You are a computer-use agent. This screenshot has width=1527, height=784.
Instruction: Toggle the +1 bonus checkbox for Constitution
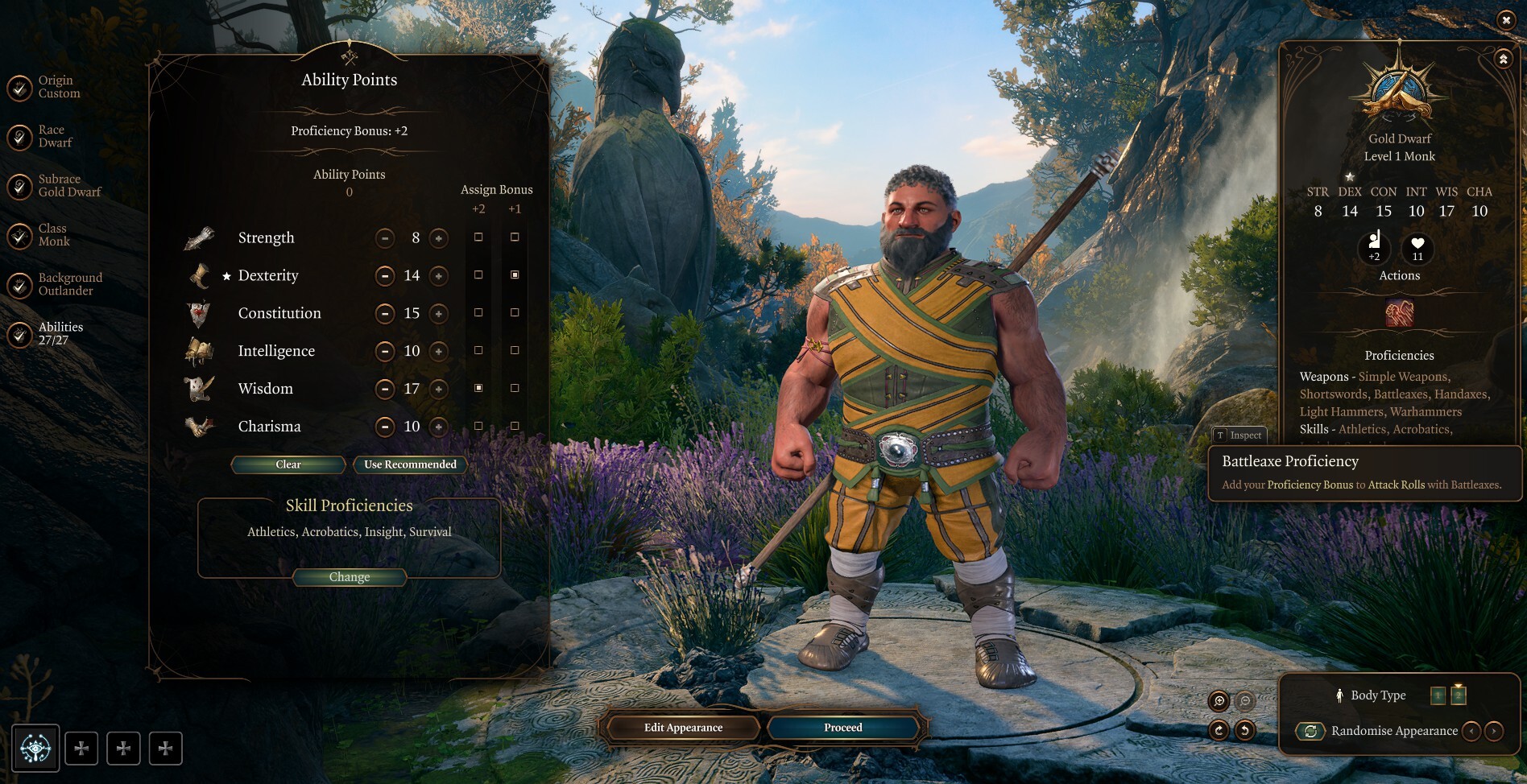[514, 312]
